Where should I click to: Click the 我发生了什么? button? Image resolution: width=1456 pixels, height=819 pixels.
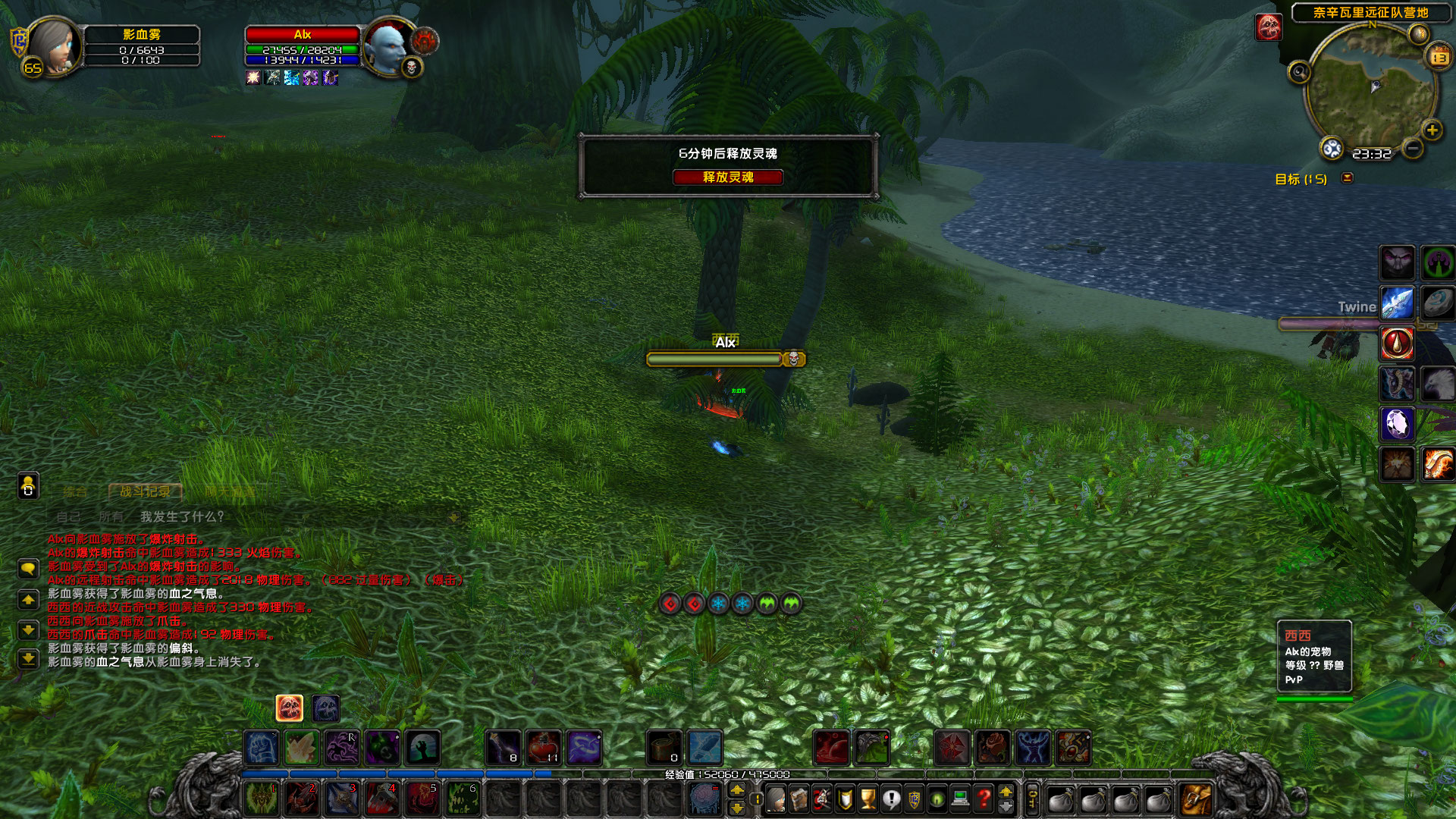[x=182, y=516]
